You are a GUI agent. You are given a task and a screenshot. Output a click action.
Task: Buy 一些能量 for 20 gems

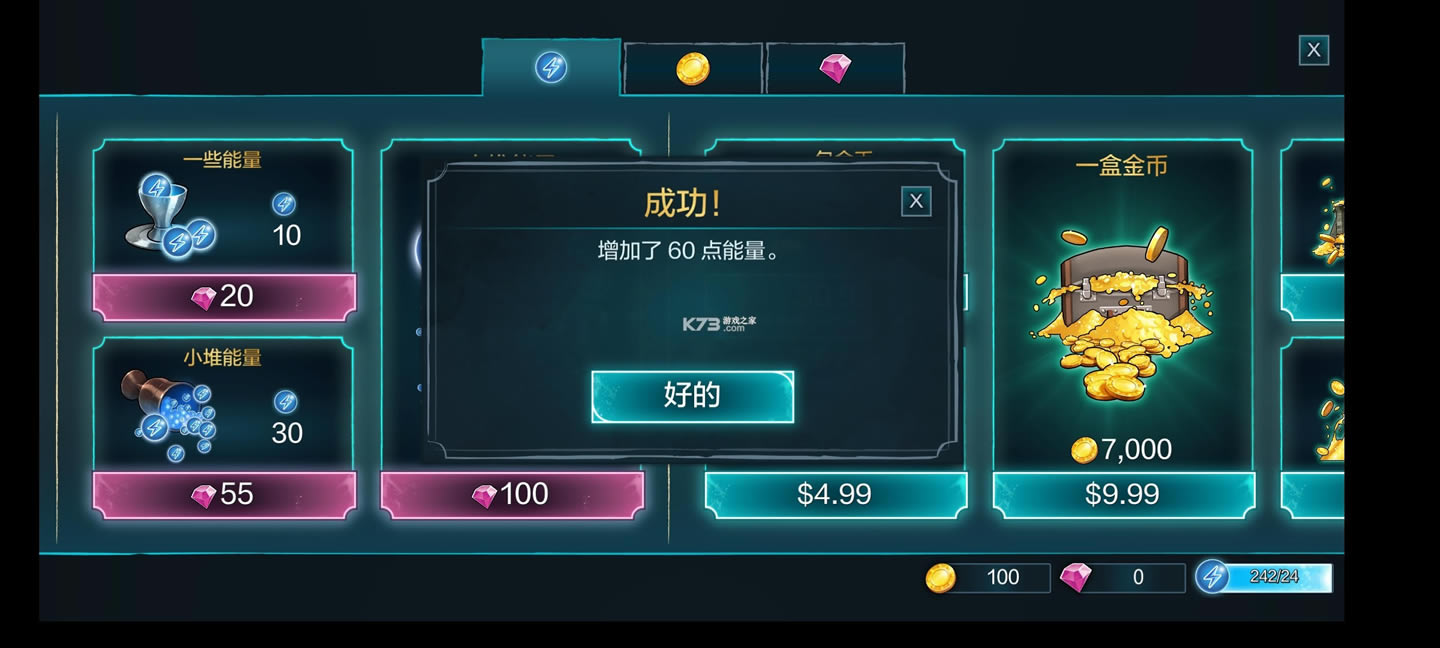click(224, 297)
